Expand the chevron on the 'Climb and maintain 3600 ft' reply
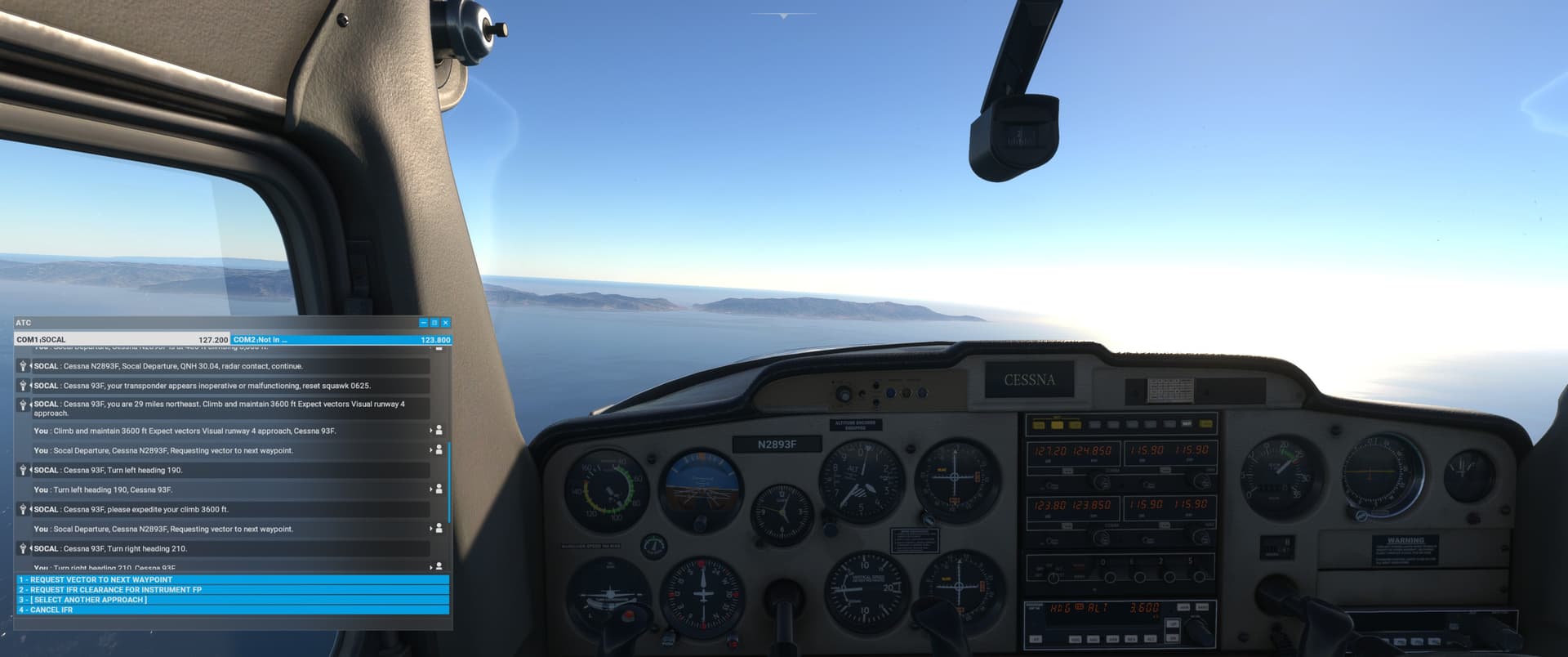Viewport: 1568px width, 657px height. [430, 431]
